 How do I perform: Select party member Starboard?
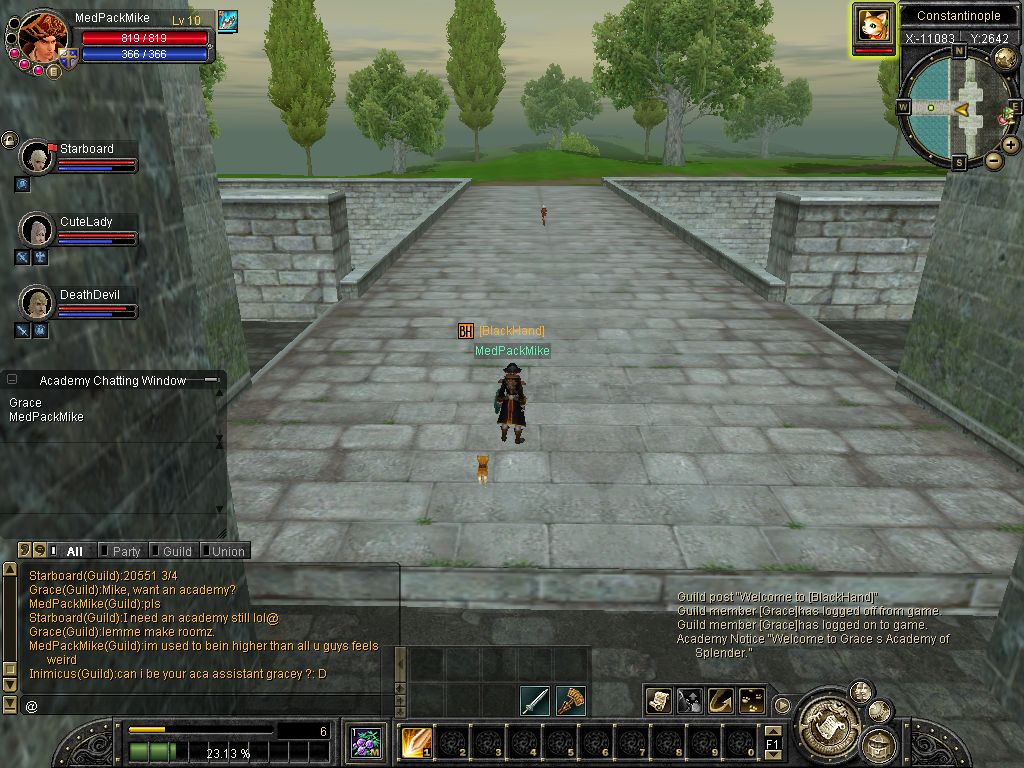[37, 157]
